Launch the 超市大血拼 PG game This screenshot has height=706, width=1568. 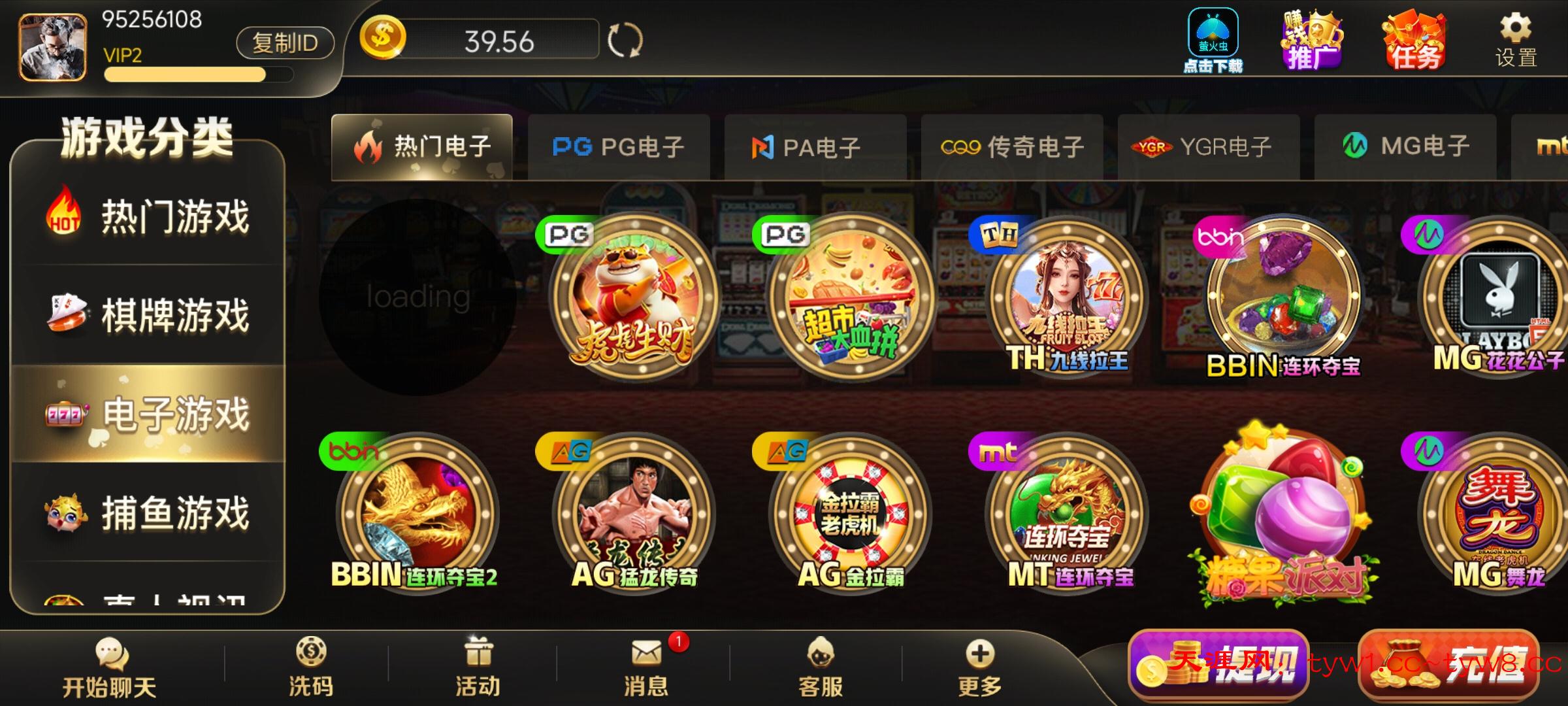pyautogui.click(x=851, y=297)
